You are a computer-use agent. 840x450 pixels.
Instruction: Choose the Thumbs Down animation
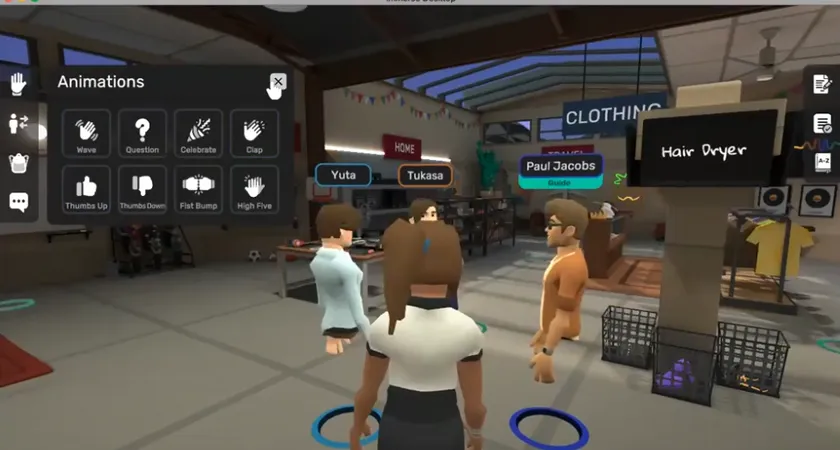[x=142, y=189]
